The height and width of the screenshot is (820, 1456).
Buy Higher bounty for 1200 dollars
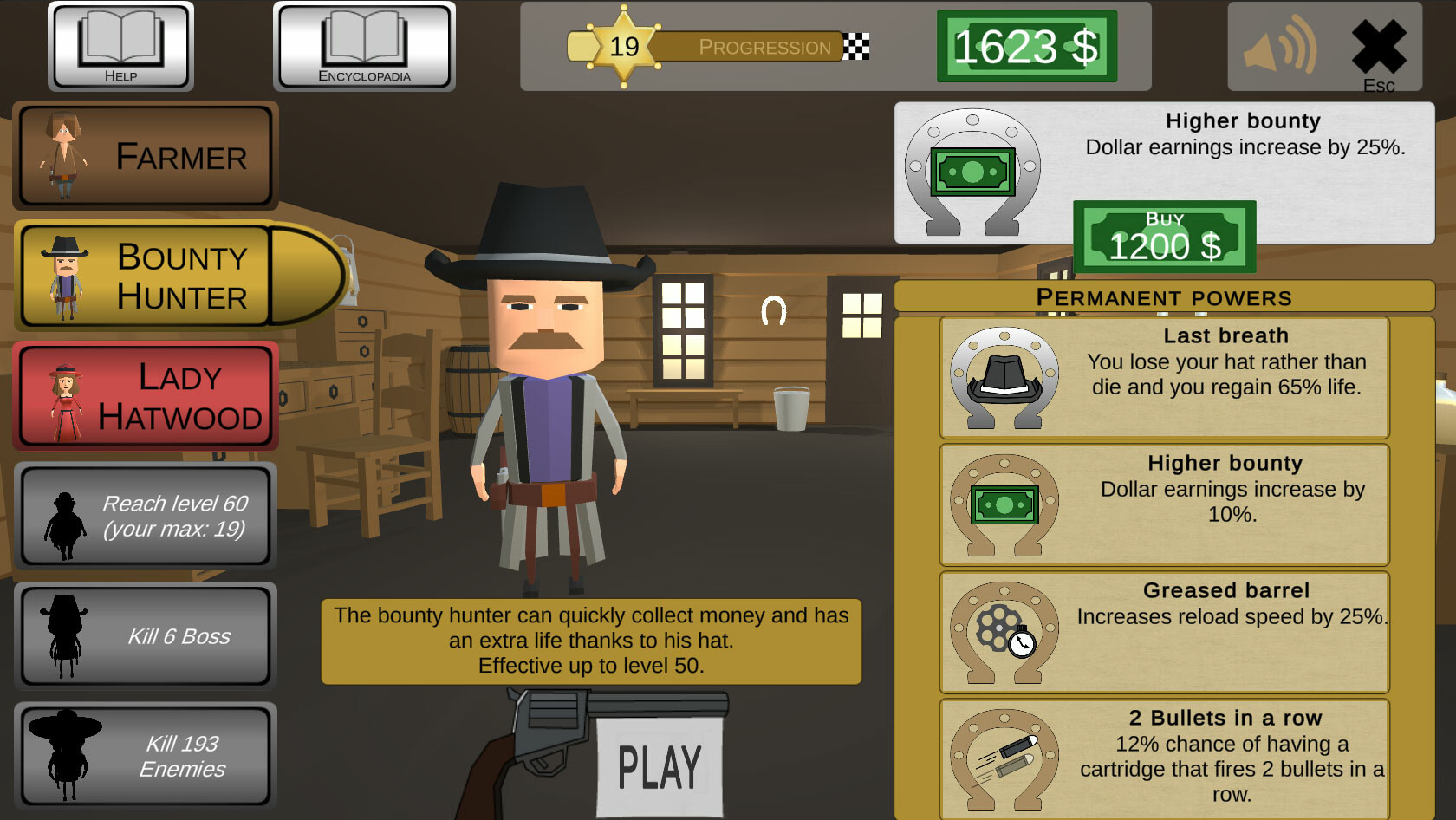[1166, 237]
